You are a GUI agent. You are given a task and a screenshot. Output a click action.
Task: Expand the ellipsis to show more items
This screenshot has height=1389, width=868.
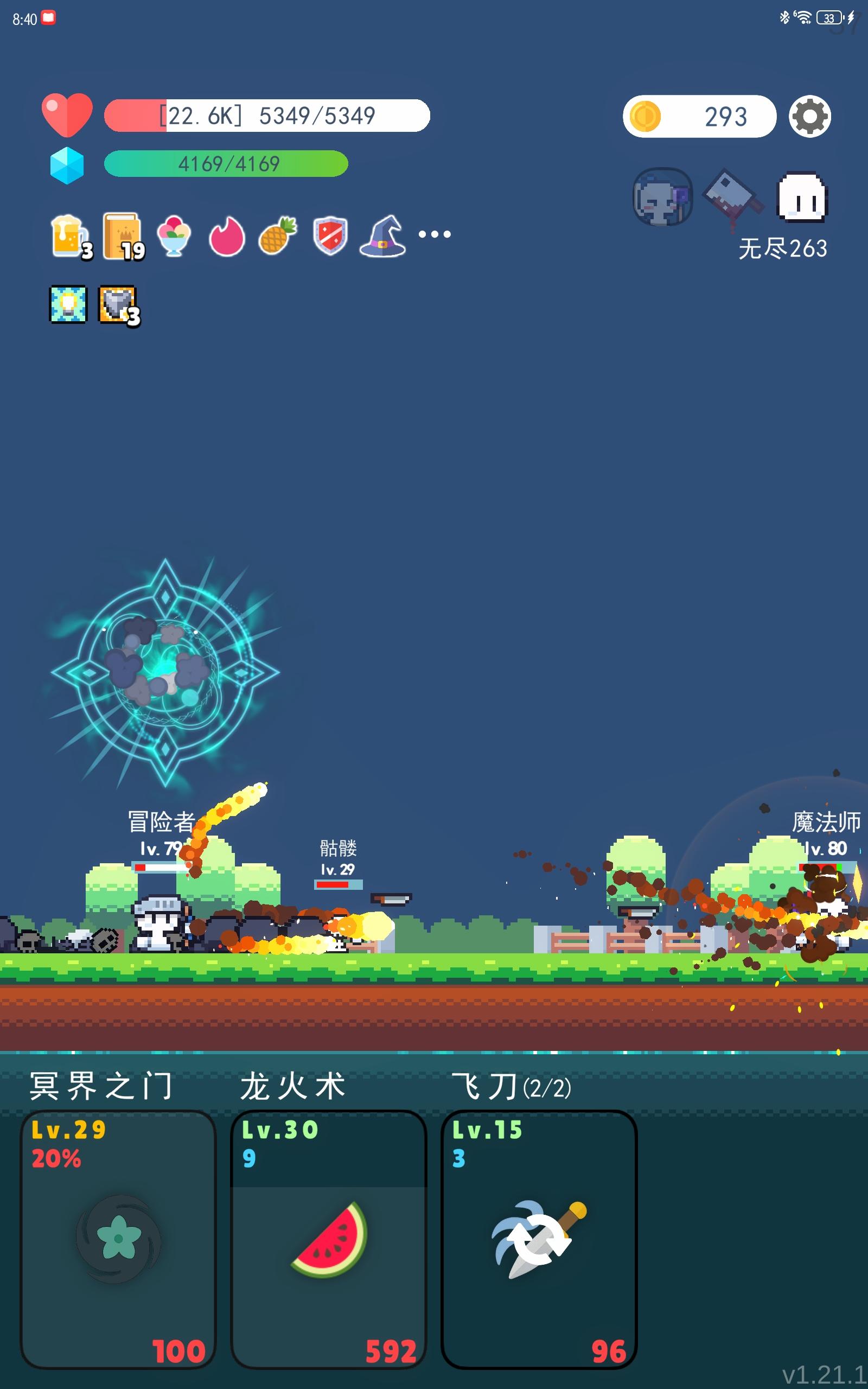click(435, 234)
